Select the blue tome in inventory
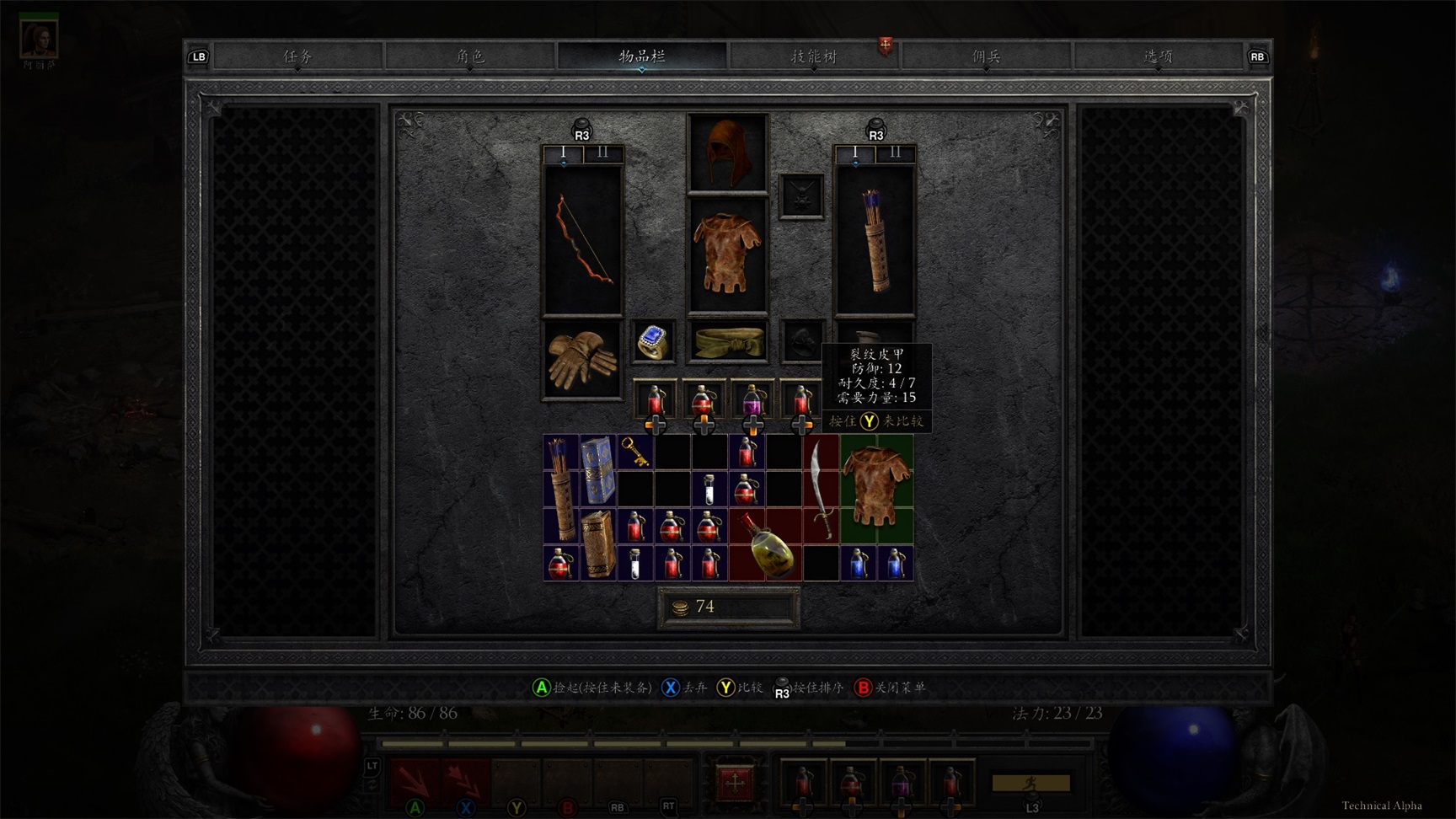The width and height of the screenshot is (1456, 819). [x=598, y=469]
